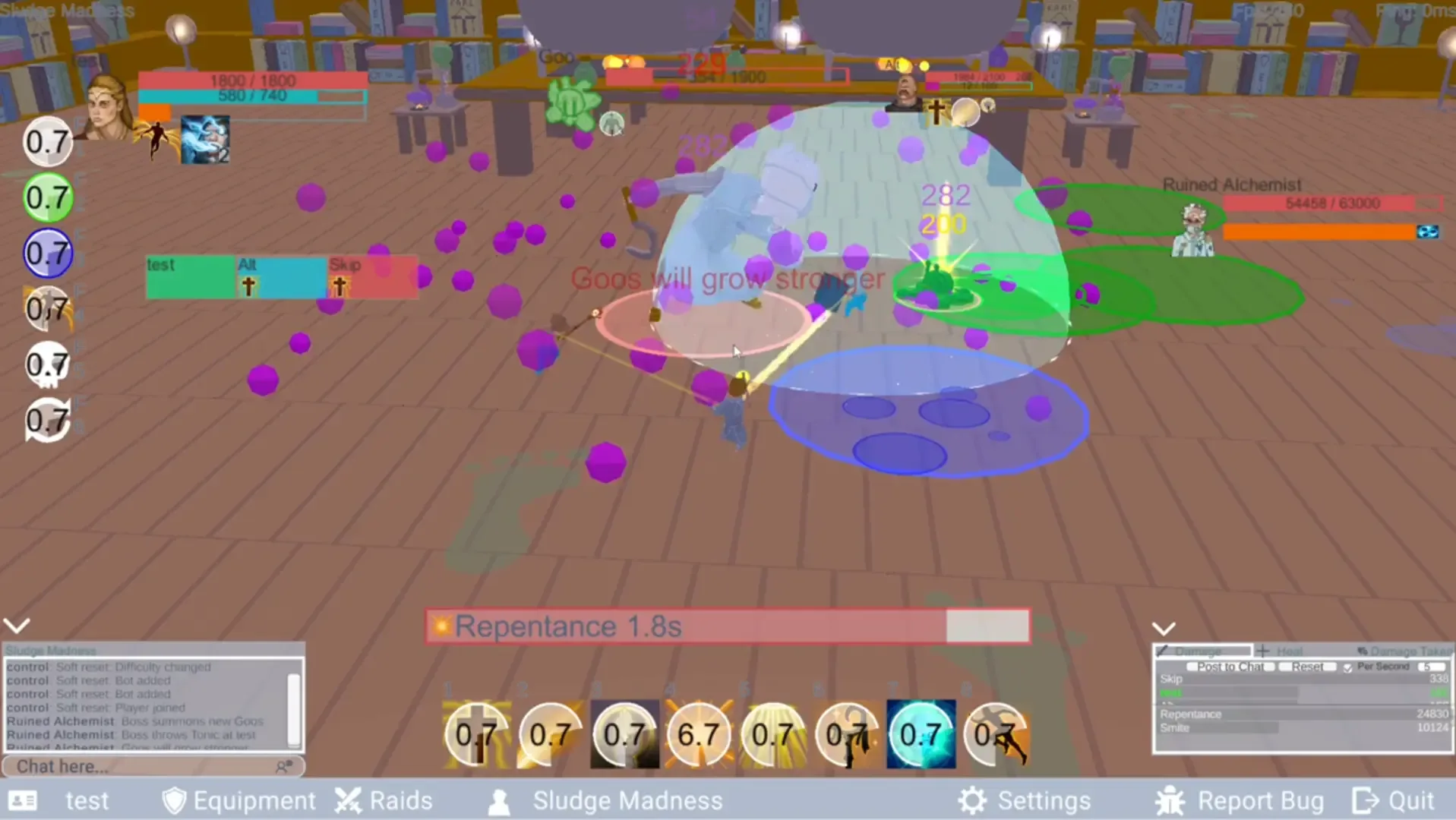Viewport: 1456px width, 820px height.
Task: Click the Repentance cast progress bar
Action: tap(727, 626)
